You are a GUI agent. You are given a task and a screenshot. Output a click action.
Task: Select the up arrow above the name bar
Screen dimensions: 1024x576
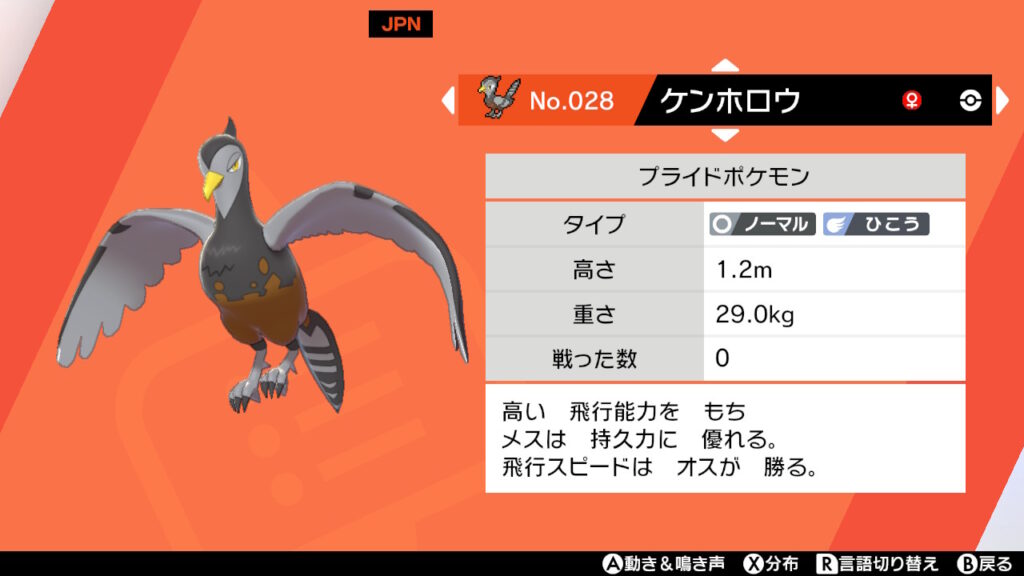point(725,66)
